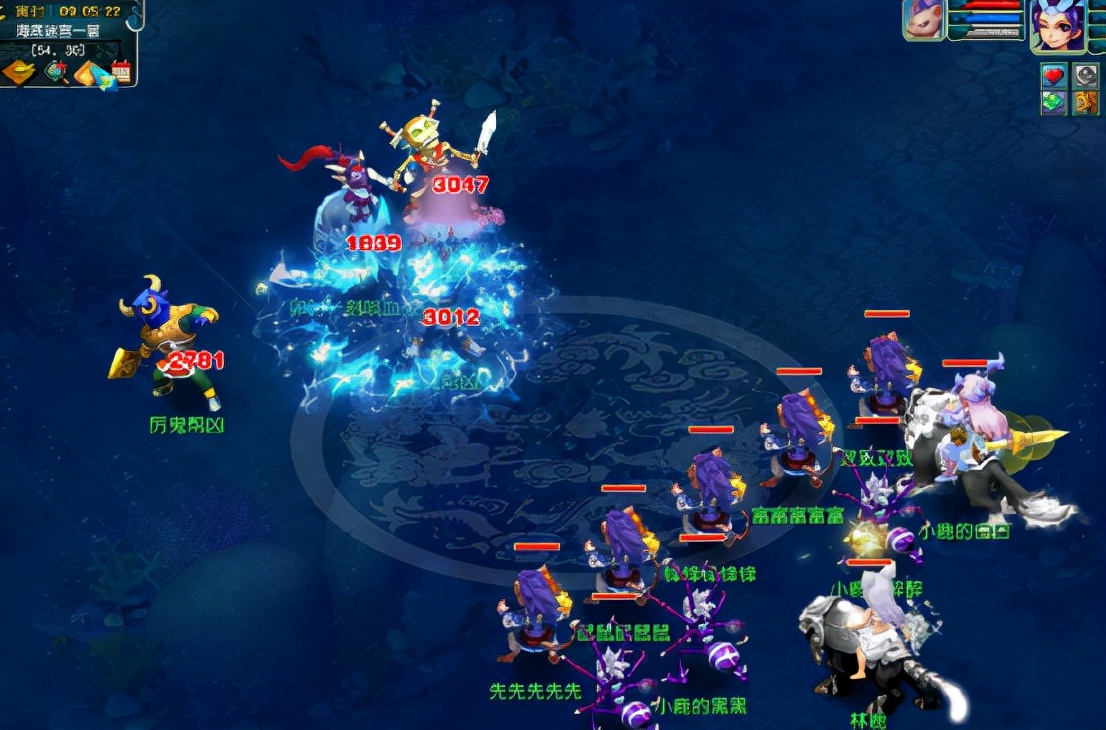Viewport: 1106px width, 730px height.
Task: Click the globe with magnifier icon
Action: pos(56,72)
